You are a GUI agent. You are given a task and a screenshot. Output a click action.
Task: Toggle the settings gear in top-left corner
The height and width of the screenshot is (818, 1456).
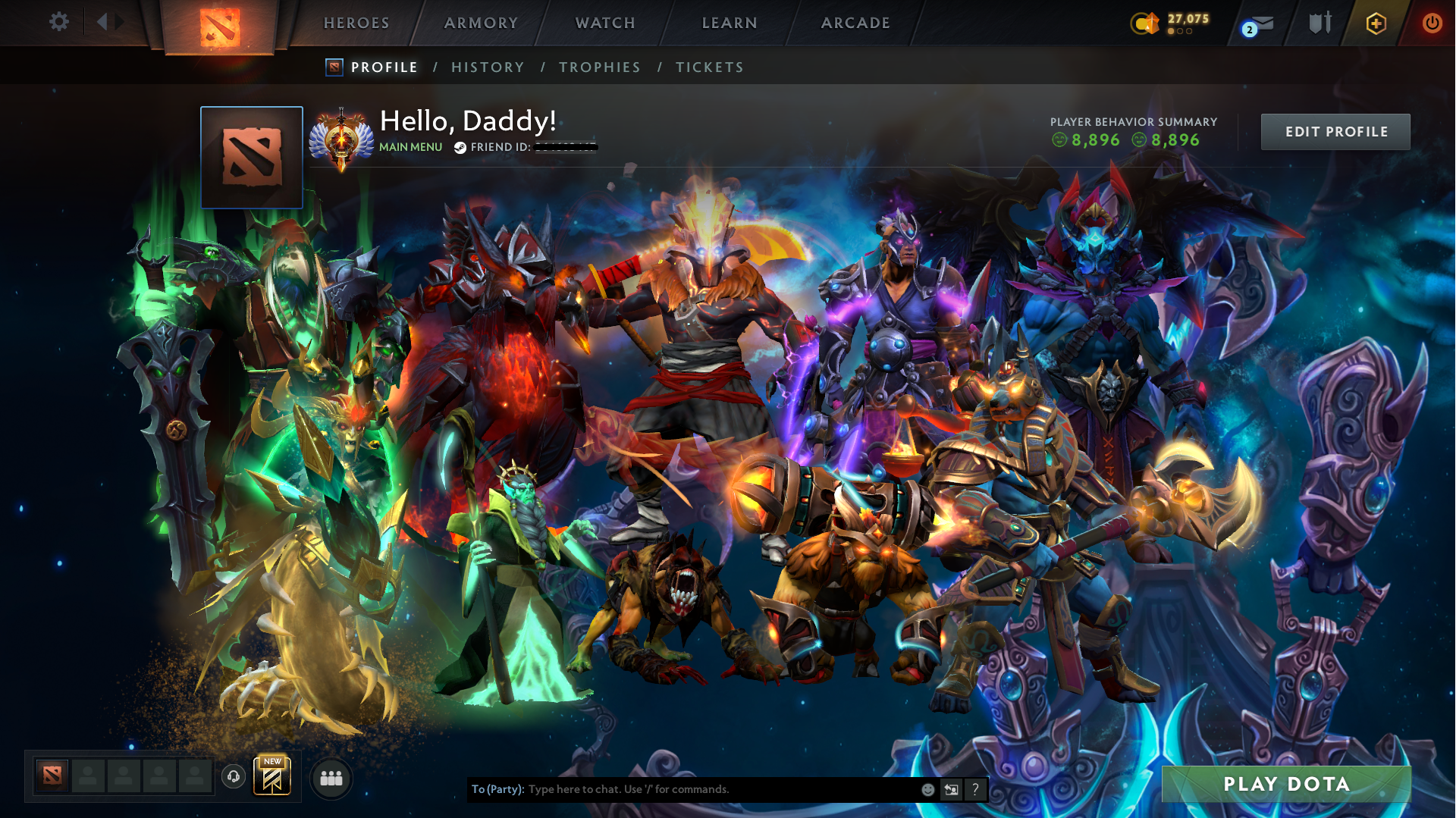pos(59,22)
